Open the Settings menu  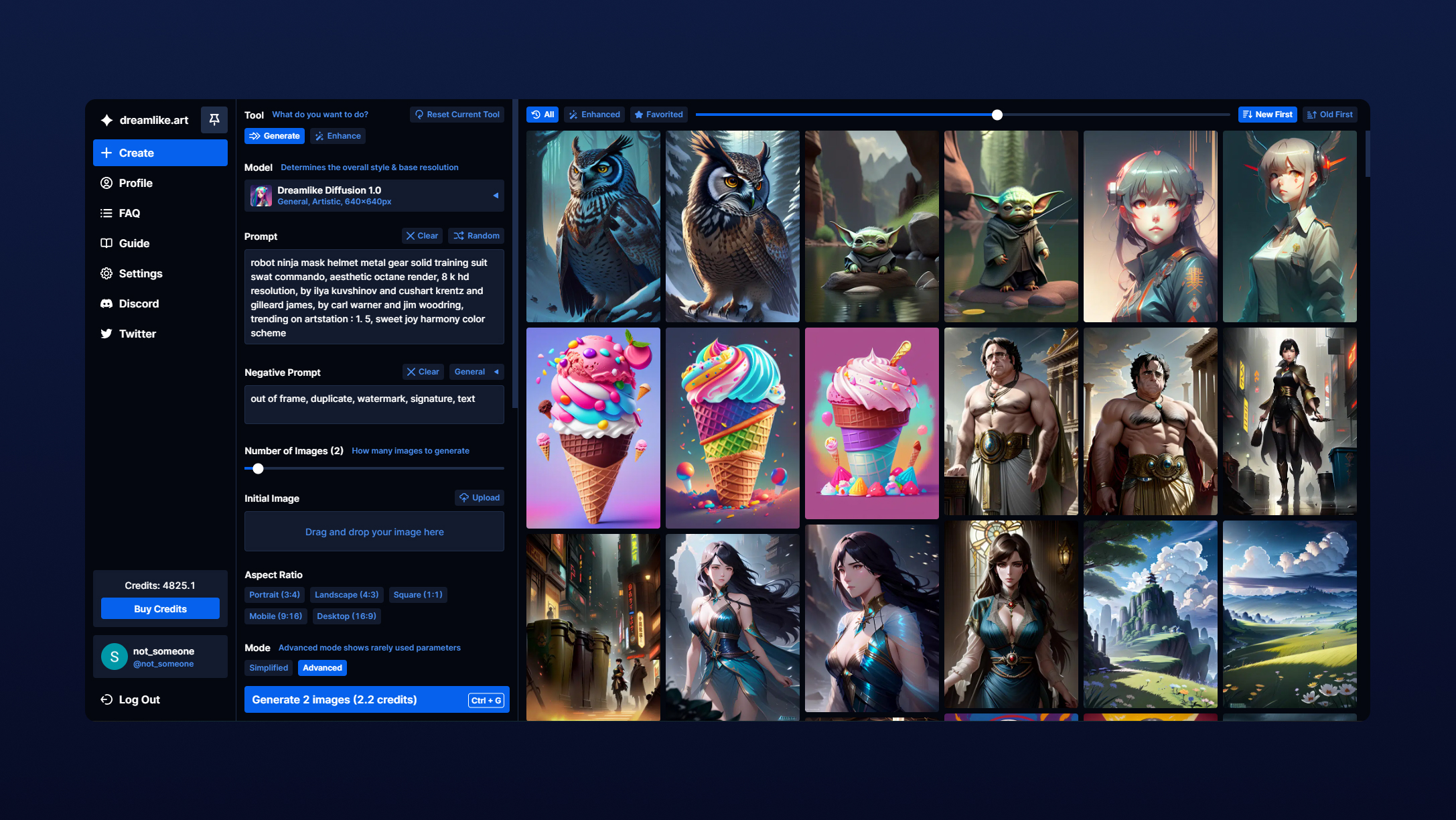click(140, 273)
